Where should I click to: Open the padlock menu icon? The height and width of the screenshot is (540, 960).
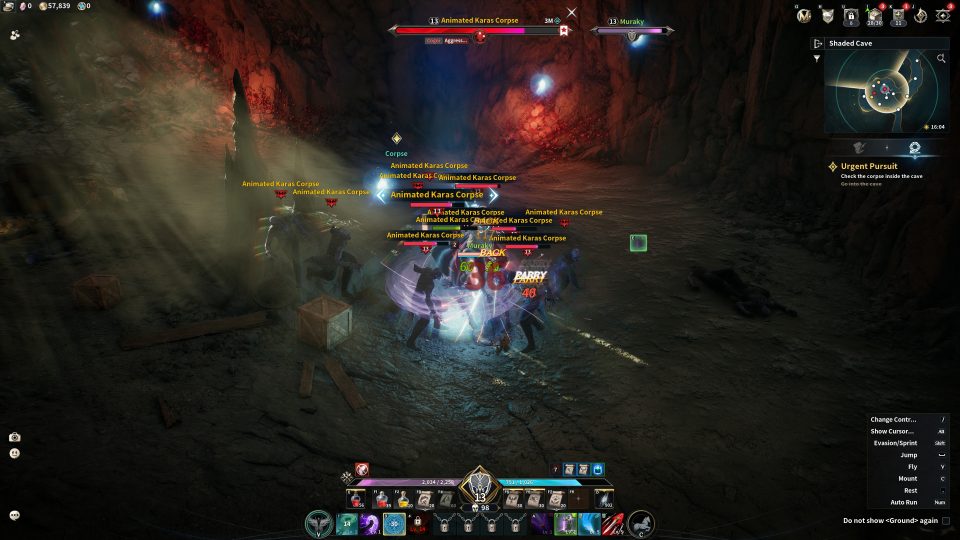(x=851, y=15)
